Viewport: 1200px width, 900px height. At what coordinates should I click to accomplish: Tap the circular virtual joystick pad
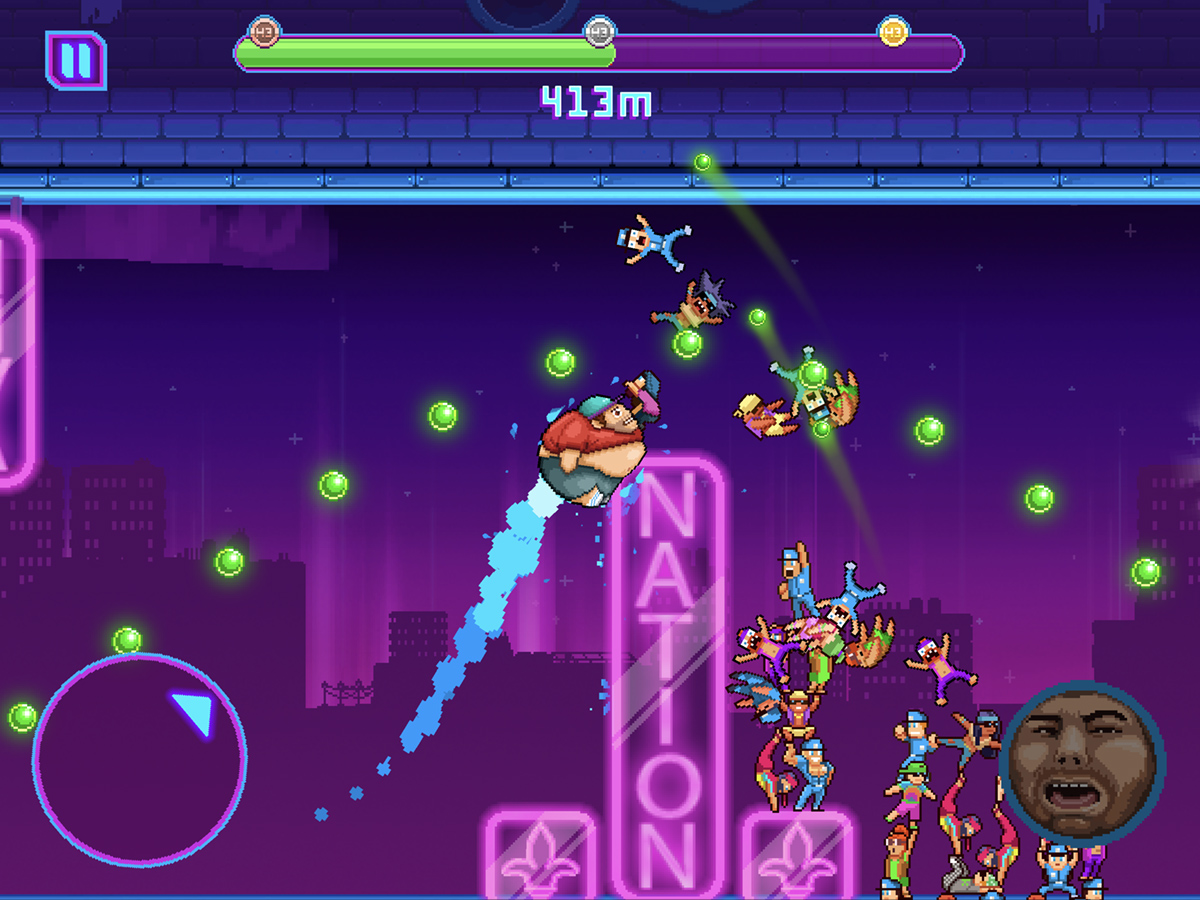click(x=139, y=760)
